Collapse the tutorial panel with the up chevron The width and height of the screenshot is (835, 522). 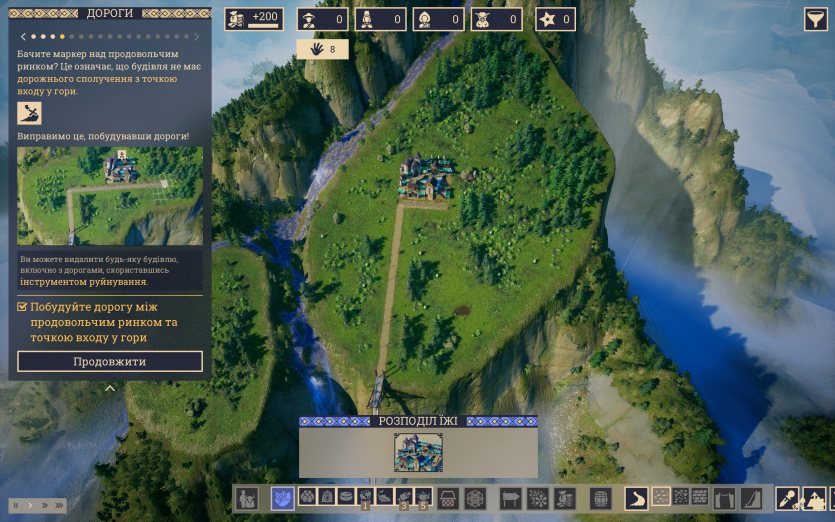coord(110,388)
